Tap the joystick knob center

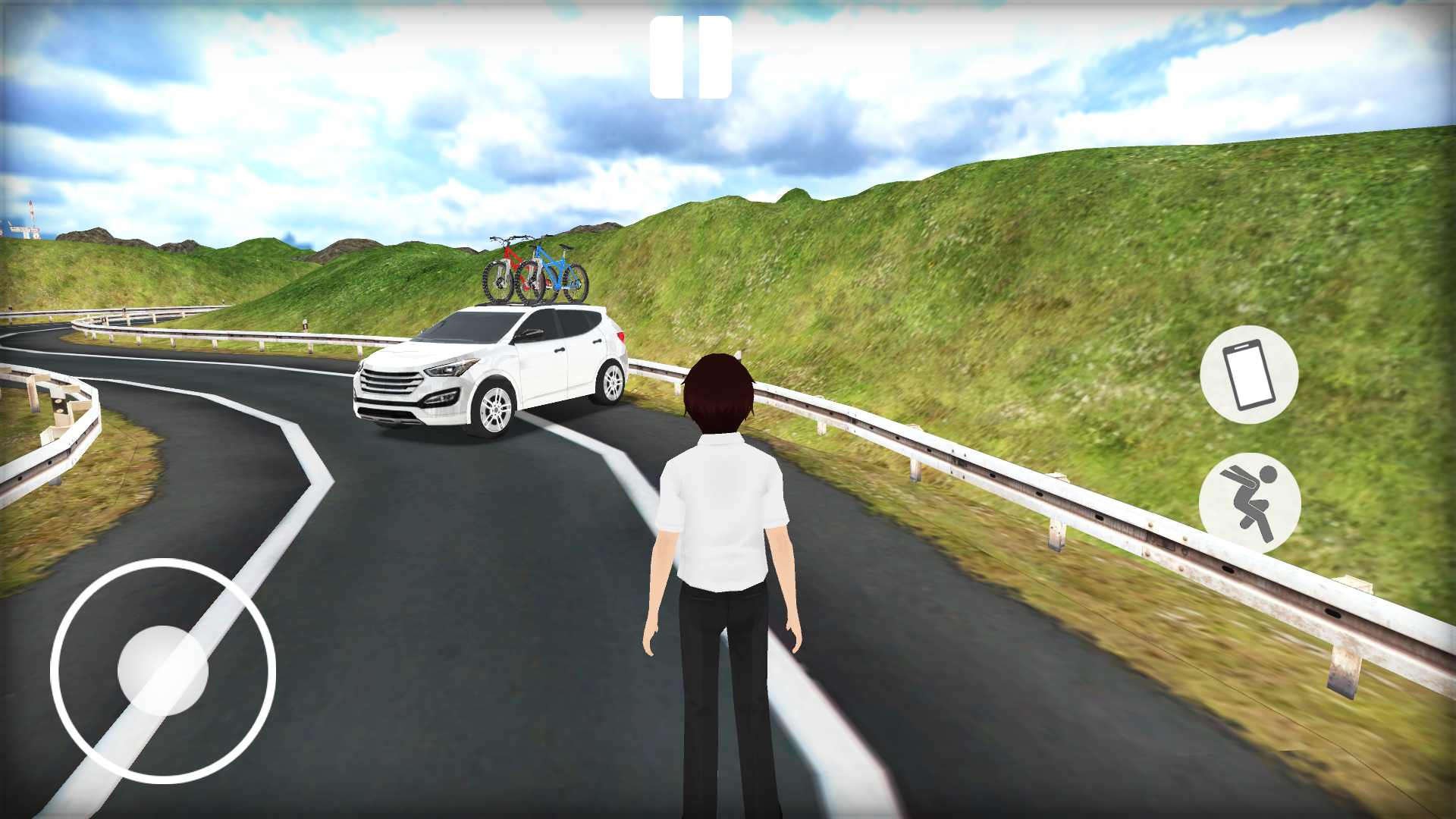(162, 671)
